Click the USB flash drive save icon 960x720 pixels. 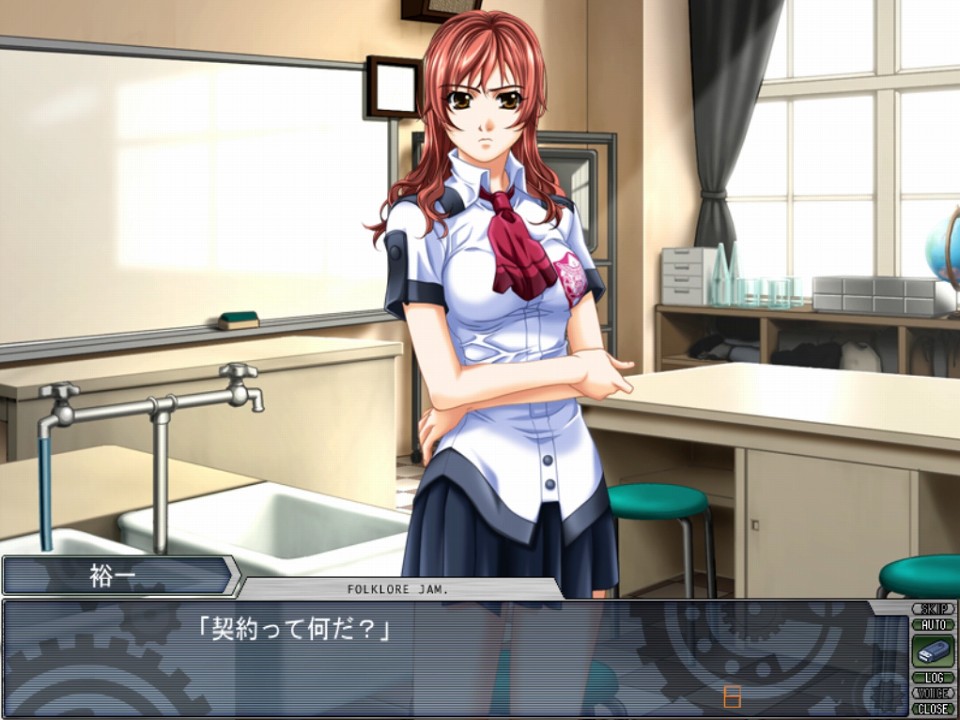[933, 651]
